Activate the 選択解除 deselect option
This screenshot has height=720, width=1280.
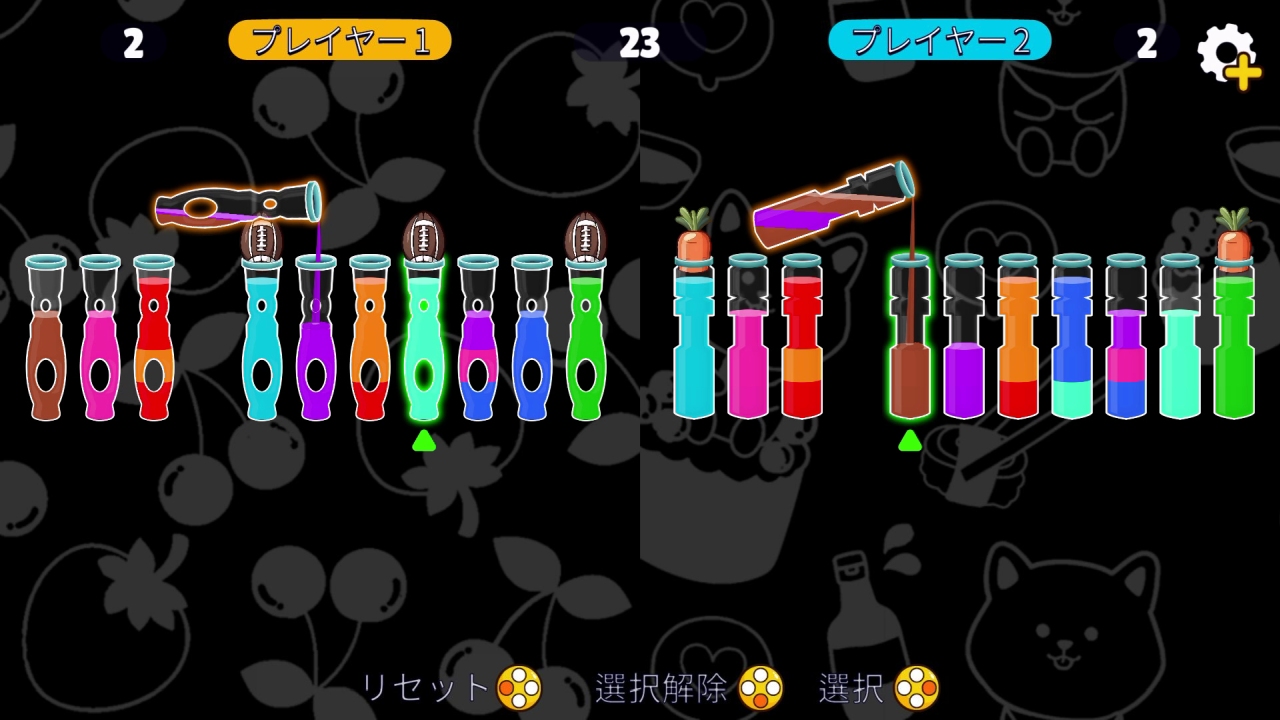[x=660, y=687]
